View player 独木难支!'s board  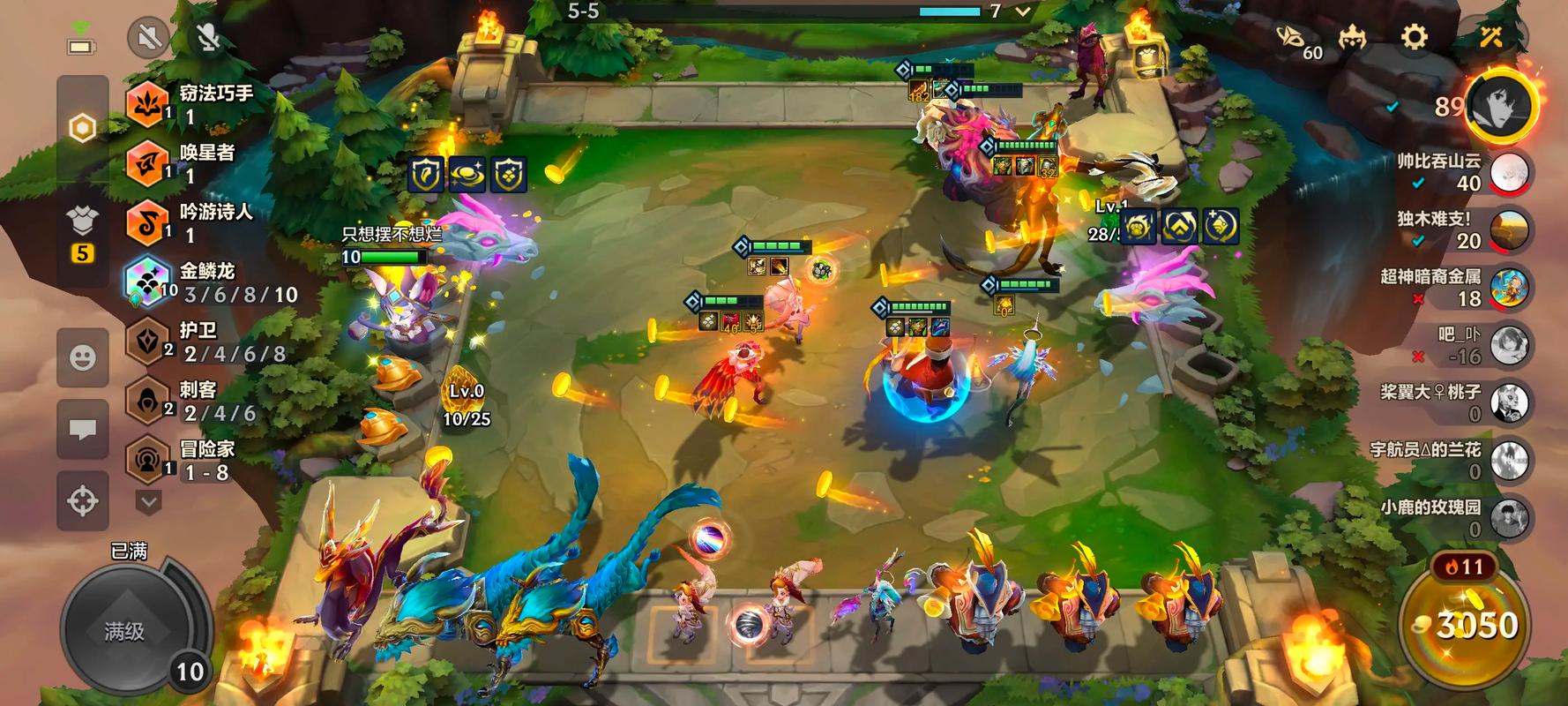1510,229
